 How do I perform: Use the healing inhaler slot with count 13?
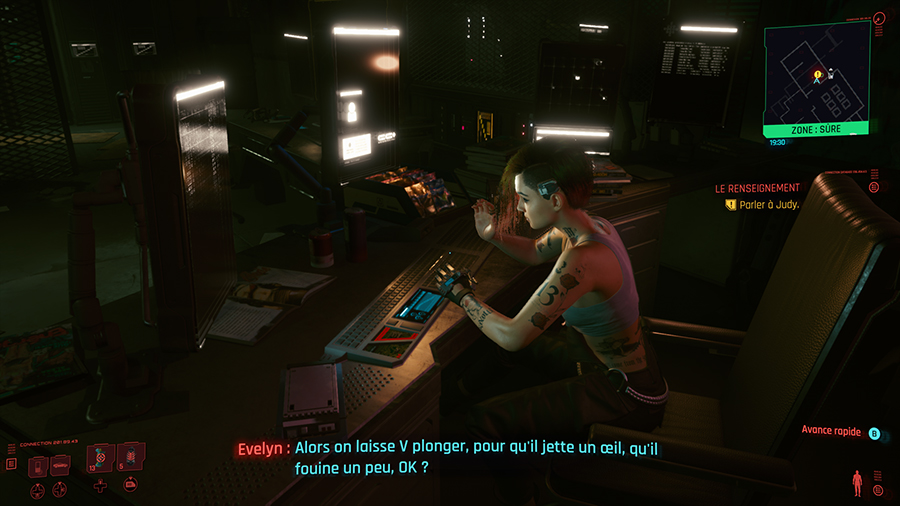click(101, 462)
